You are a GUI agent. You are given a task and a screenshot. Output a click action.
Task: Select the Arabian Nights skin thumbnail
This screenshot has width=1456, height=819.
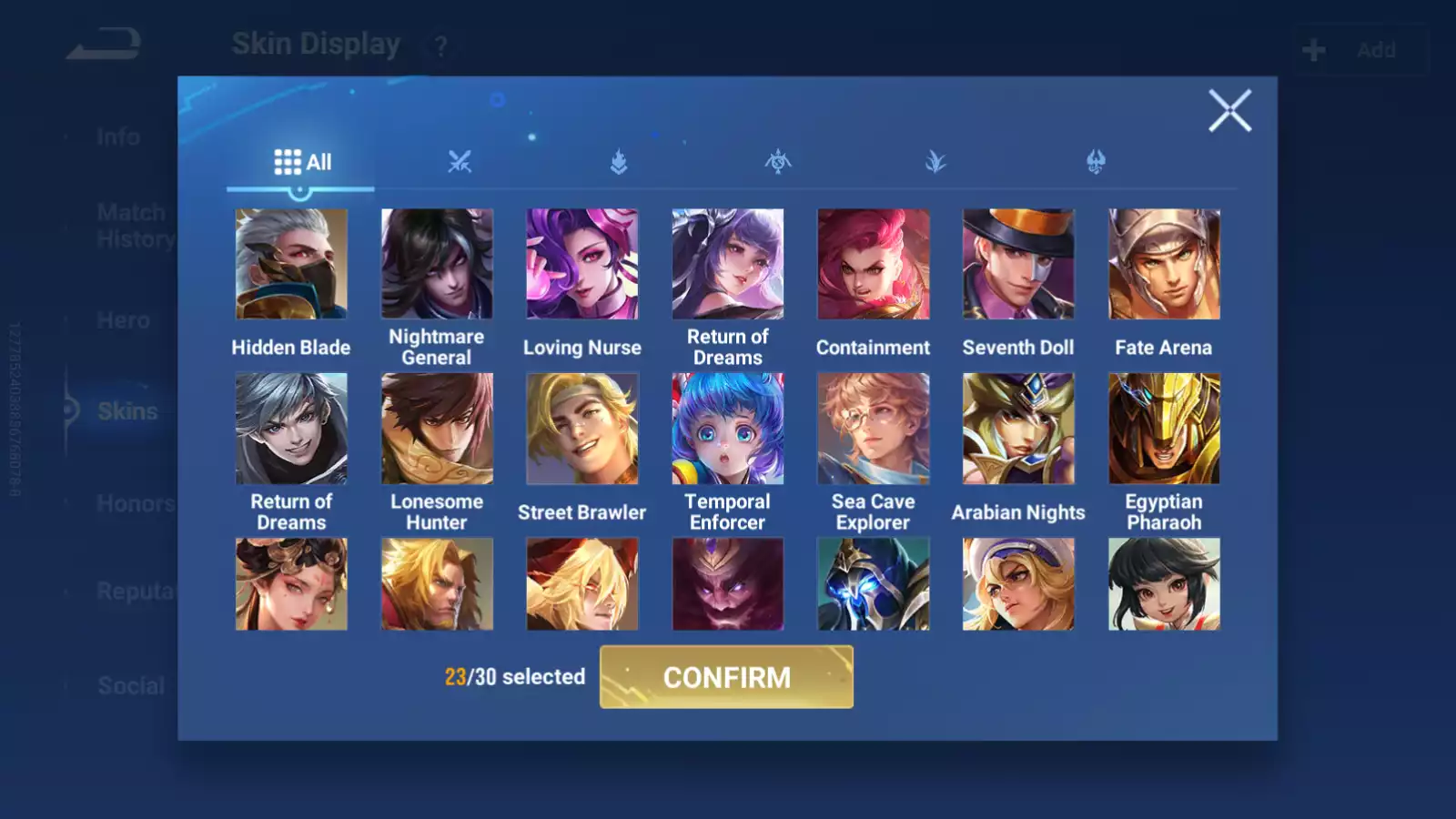1017,428
